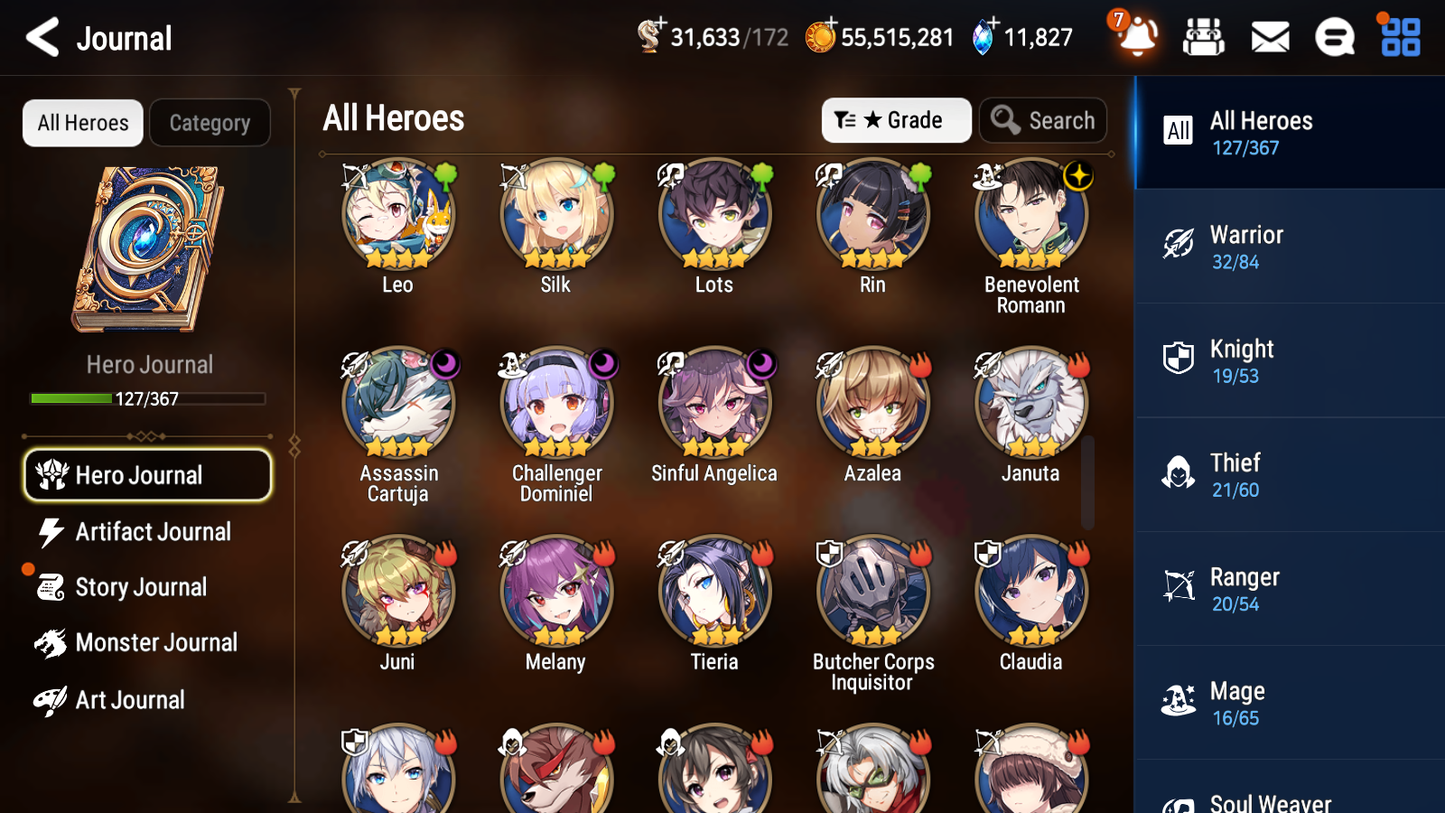This screenshot has height=813, width=1445.
Task: Click the Hero Journal 127/367 progress bar
Action: (148, 397)
